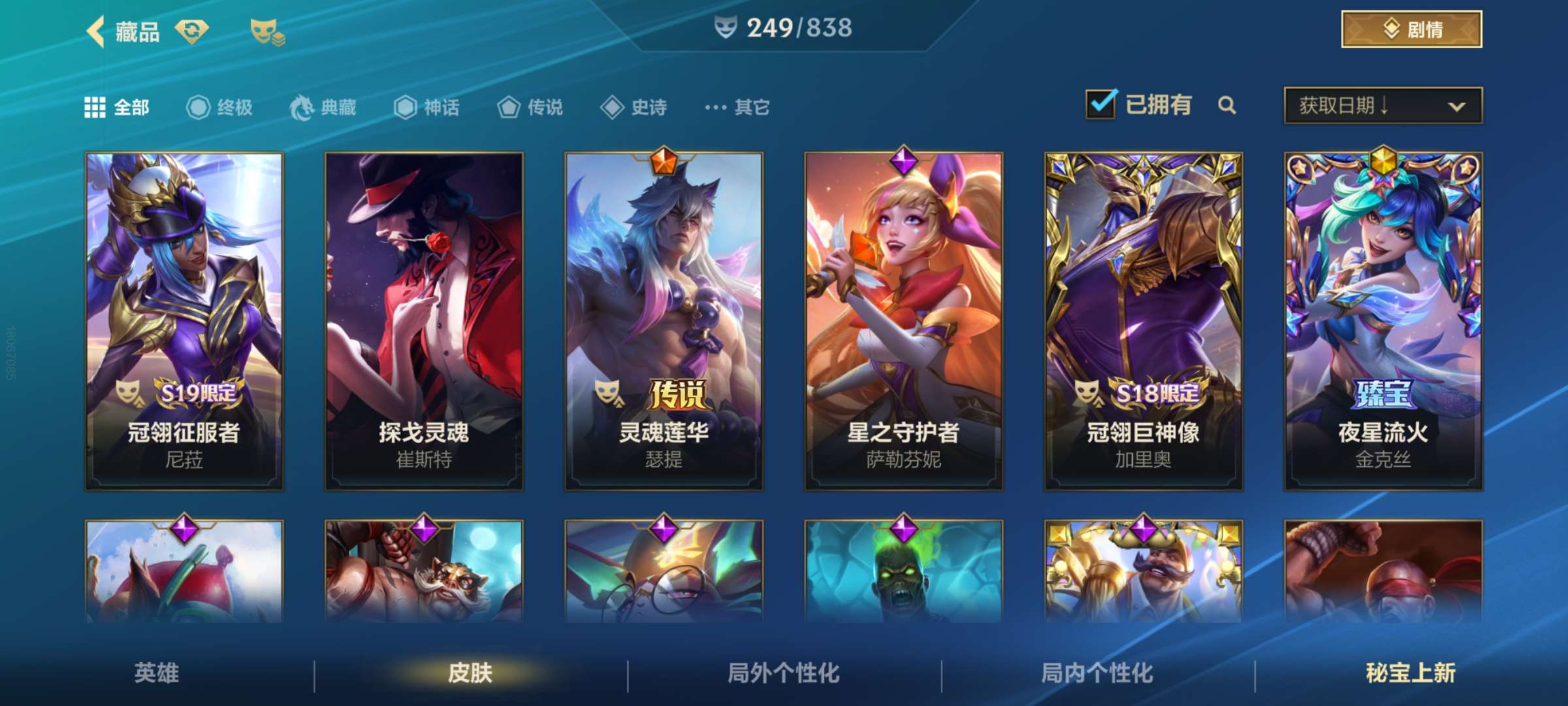Uncheck the 已拥有 owned filter
The width and height of the screenshot is (1568, 706).
coord(1102,105)
